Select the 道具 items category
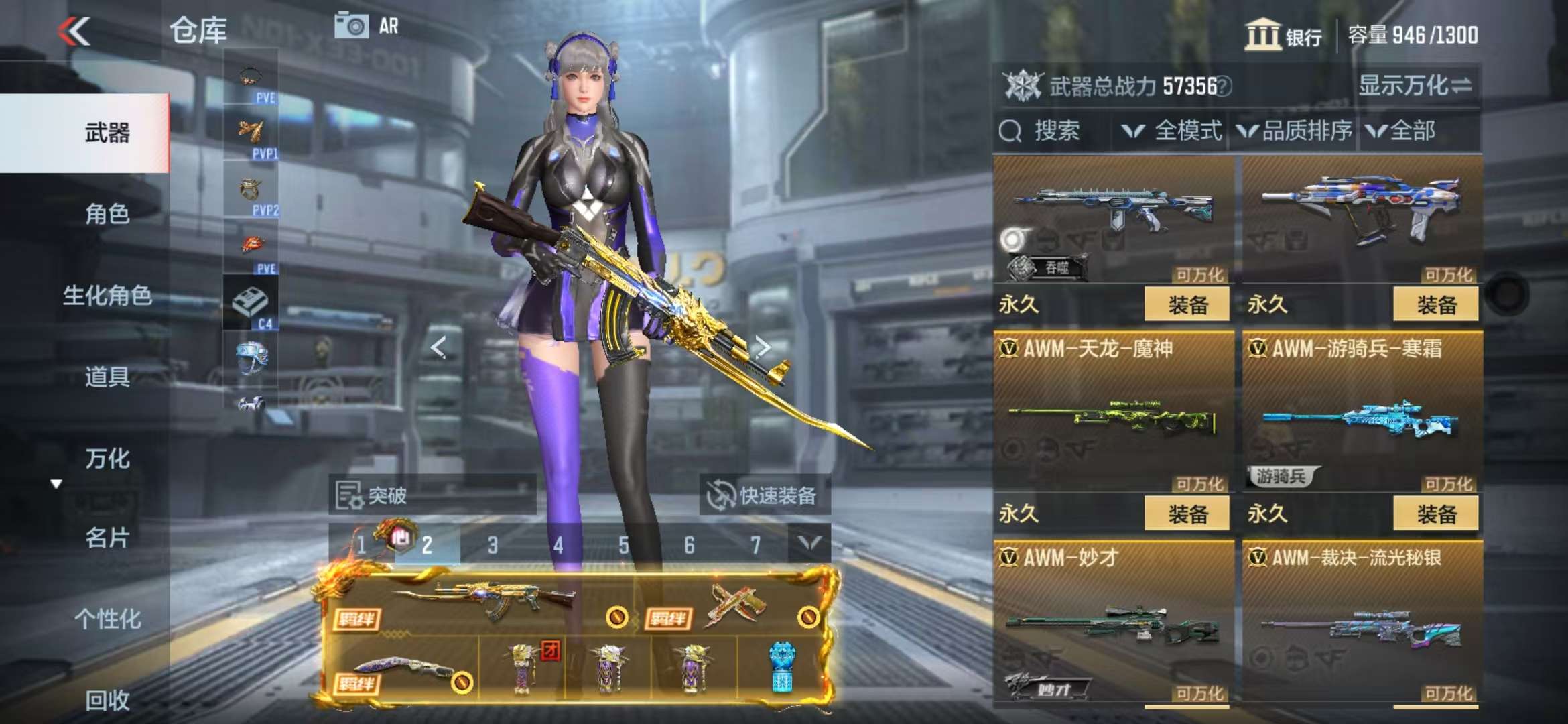Viewport: 1568px width, 724px height. point(107,377)
